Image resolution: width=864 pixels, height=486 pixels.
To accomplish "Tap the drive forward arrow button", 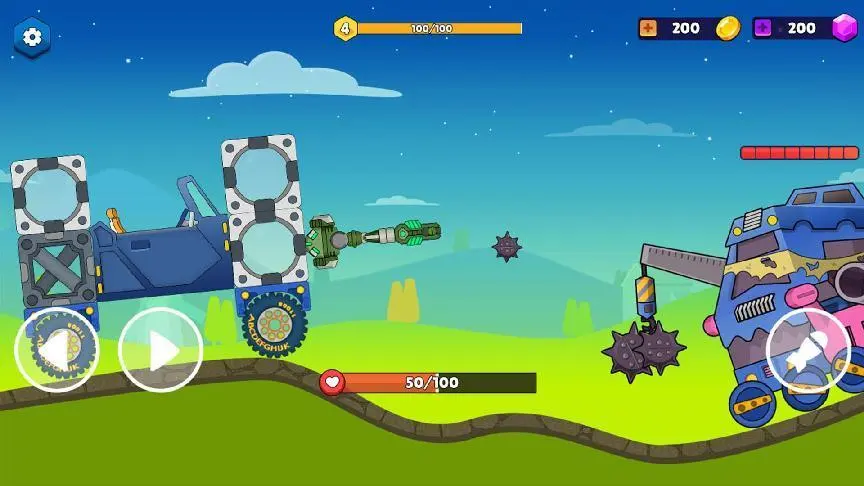I will (x=160, y=350).
